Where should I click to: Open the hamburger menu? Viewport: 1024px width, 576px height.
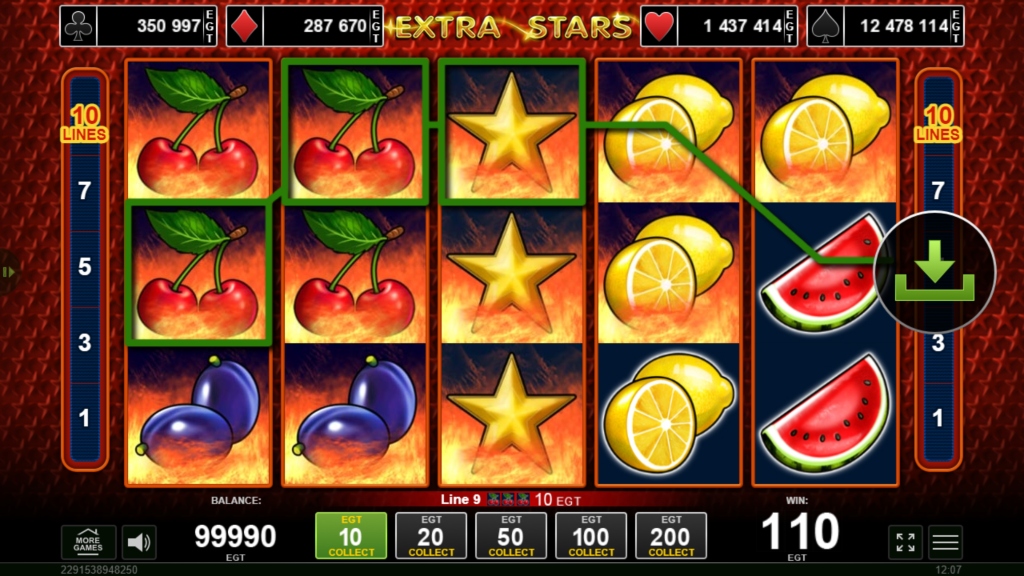tap(945, 542)
